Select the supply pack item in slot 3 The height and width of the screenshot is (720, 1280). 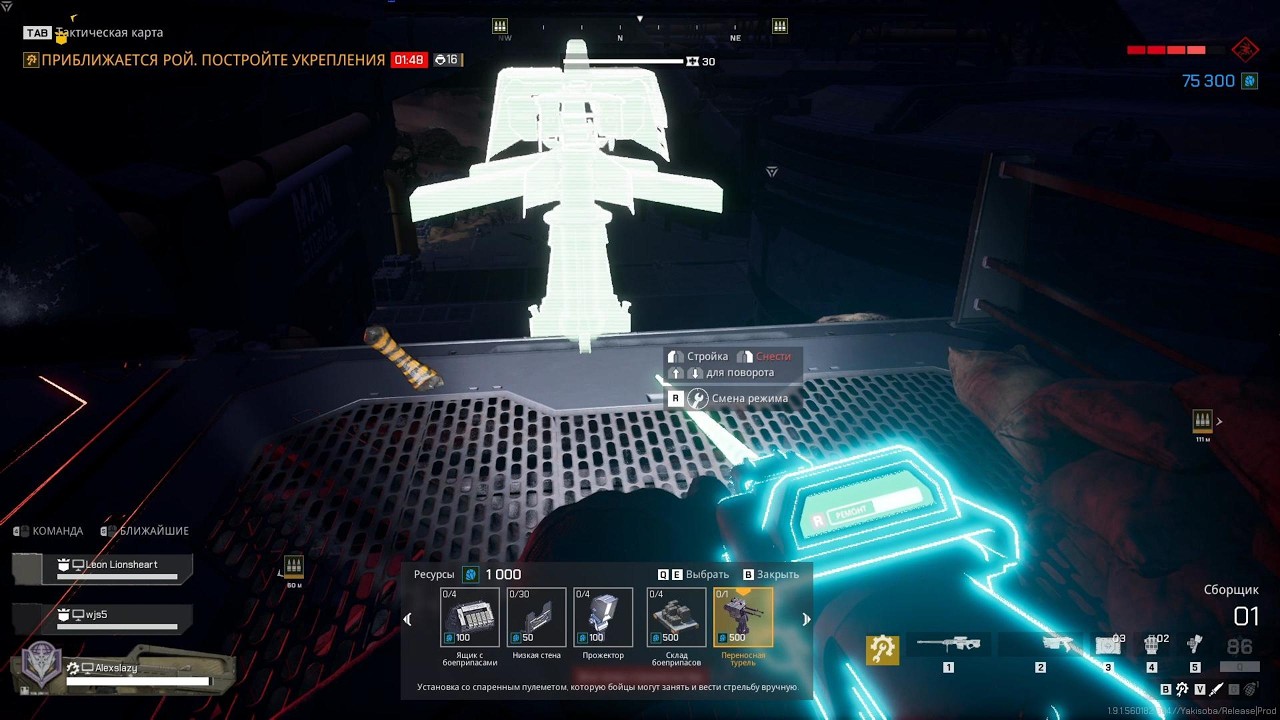(x=1108, y=645)
